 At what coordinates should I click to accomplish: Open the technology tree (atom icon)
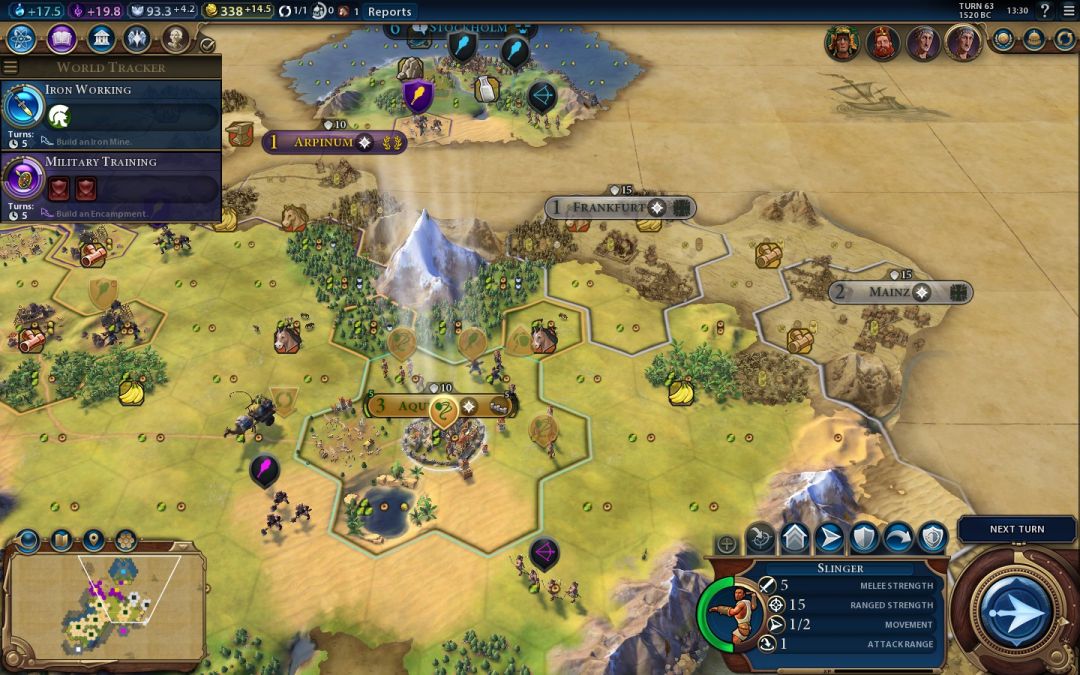[x=22, y=39]
